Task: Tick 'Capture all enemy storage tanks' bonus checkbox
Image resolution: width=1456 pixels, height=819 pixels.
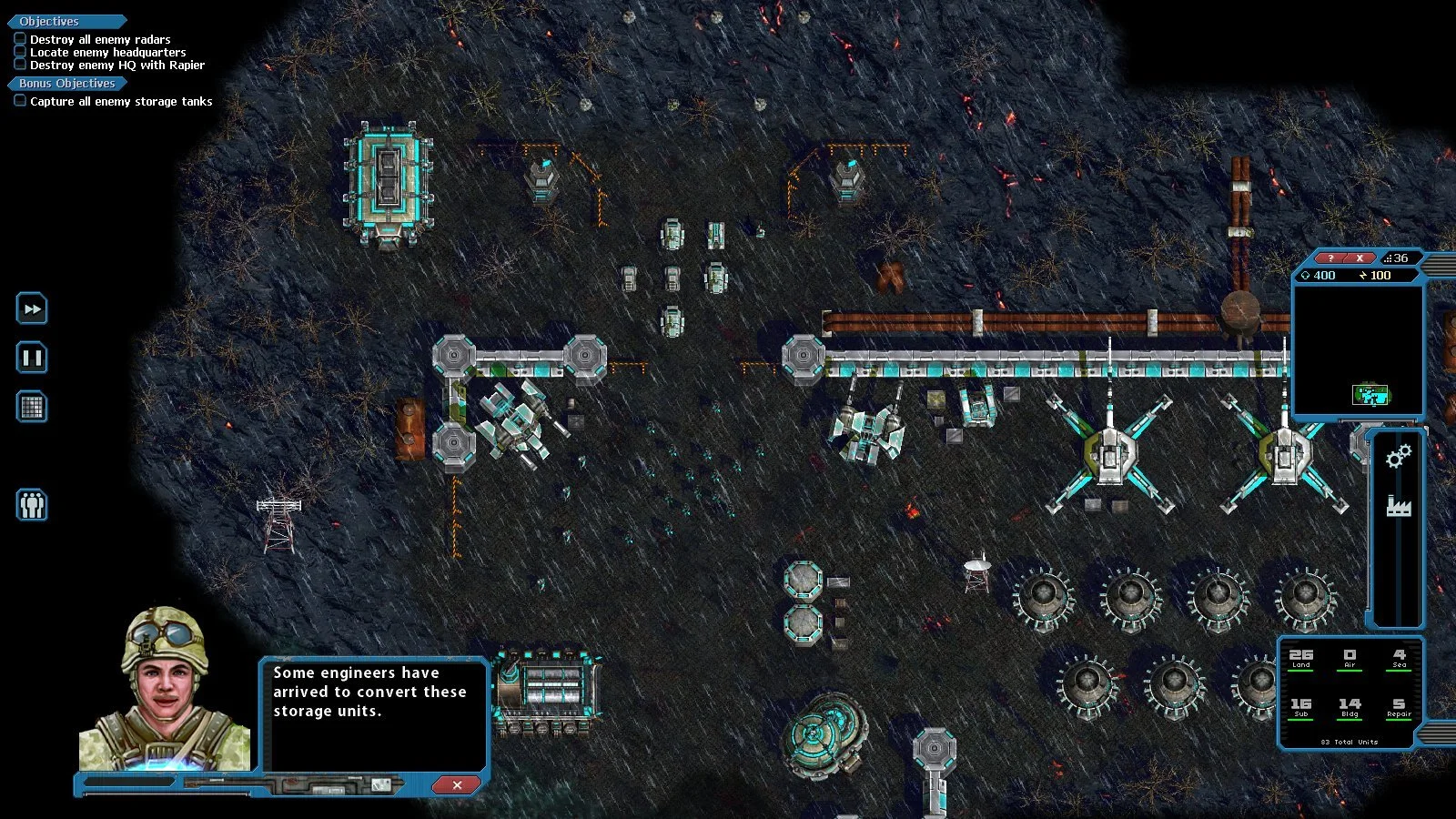Action: tap(20, 100)
